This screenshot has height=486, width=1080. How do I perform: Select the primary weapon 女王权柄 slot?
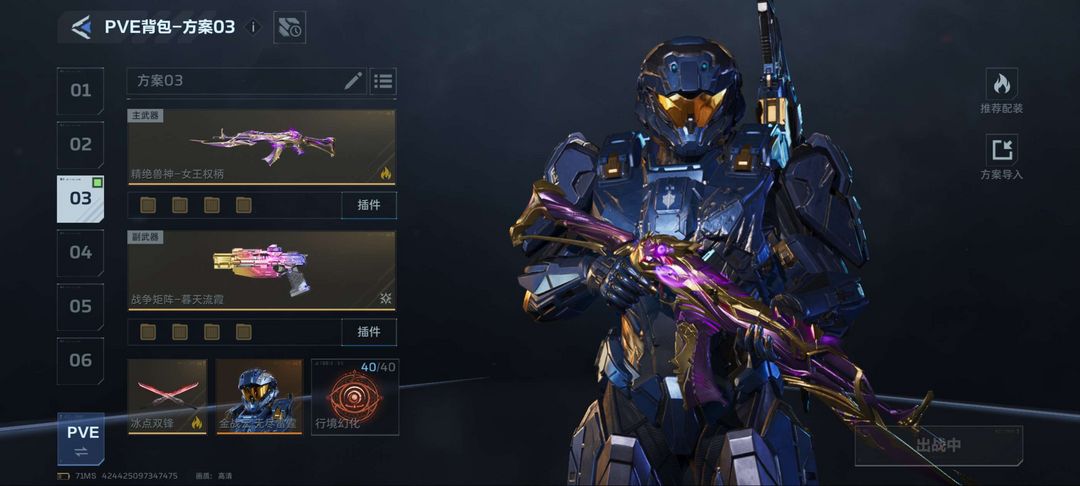(x=261, y=146)
